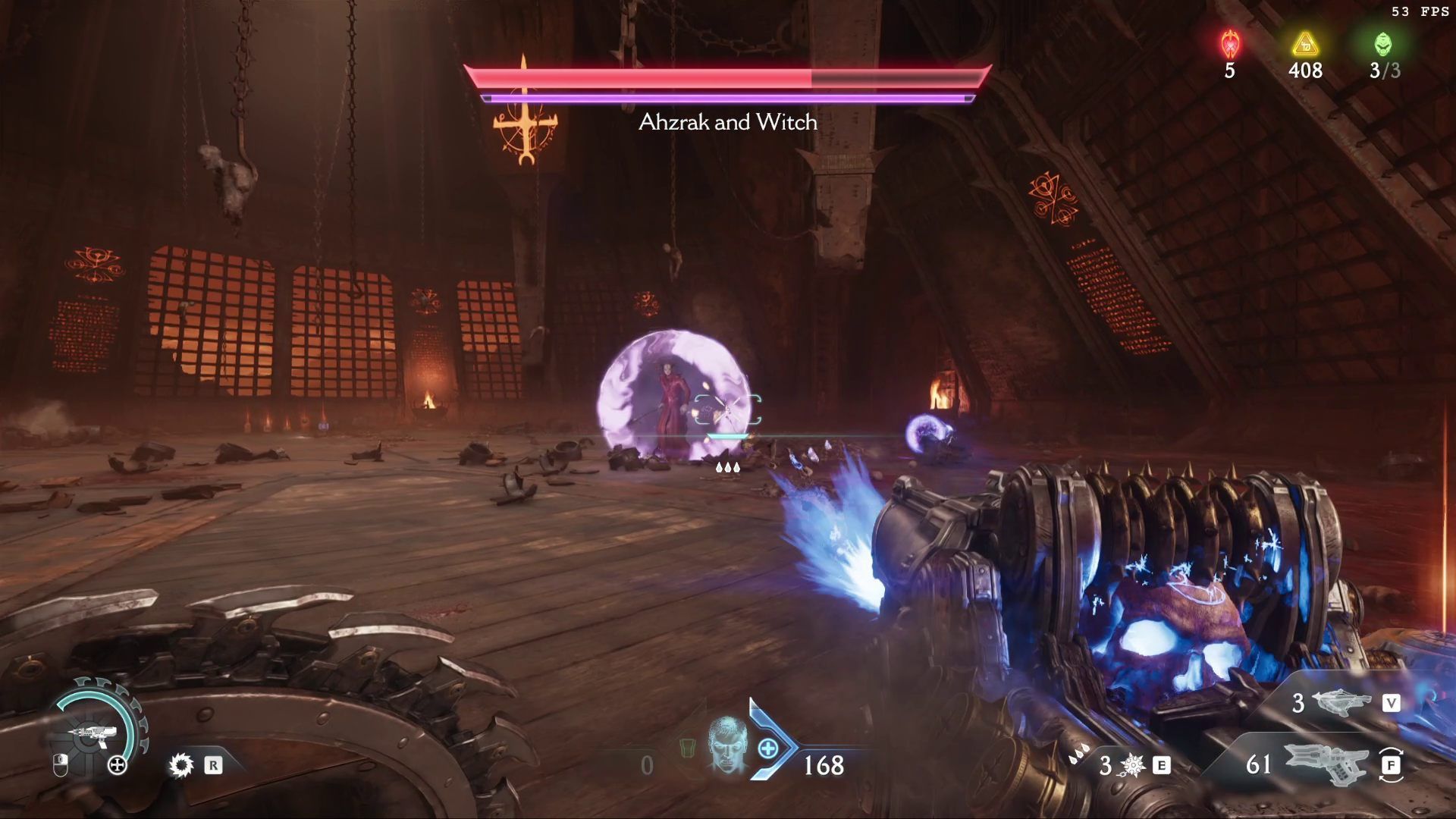Select the melee weapon icon beside count 3
The width and height of the screenshot is (1456, 819).
click(1132, 765)
